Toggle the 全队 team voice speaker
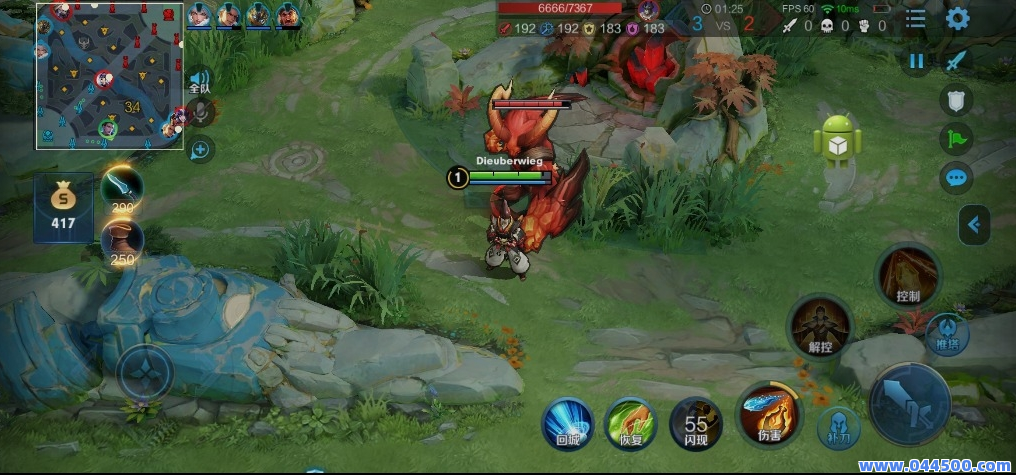The image size is (1016, 475). 200,81
